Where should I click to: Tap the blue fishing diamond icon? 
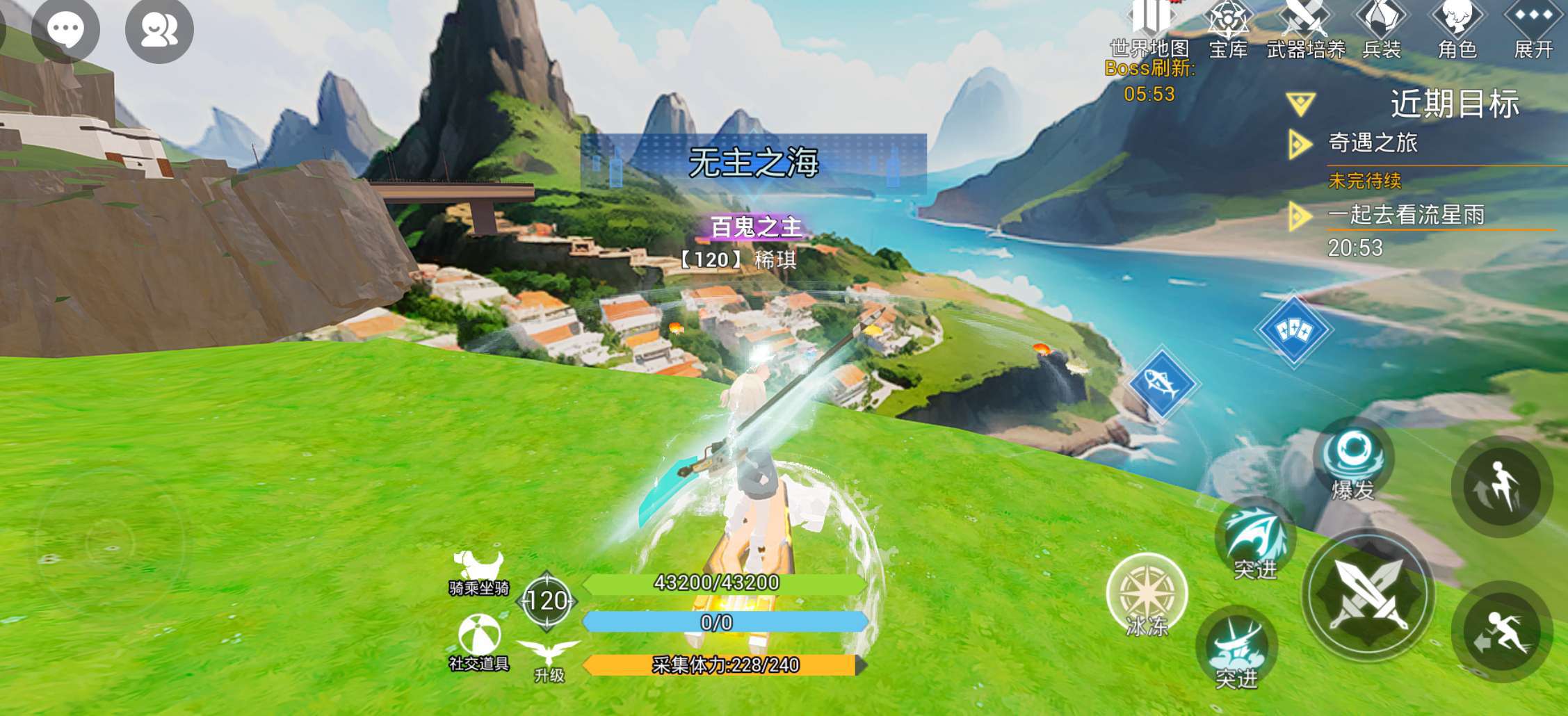coord(1161,384)
